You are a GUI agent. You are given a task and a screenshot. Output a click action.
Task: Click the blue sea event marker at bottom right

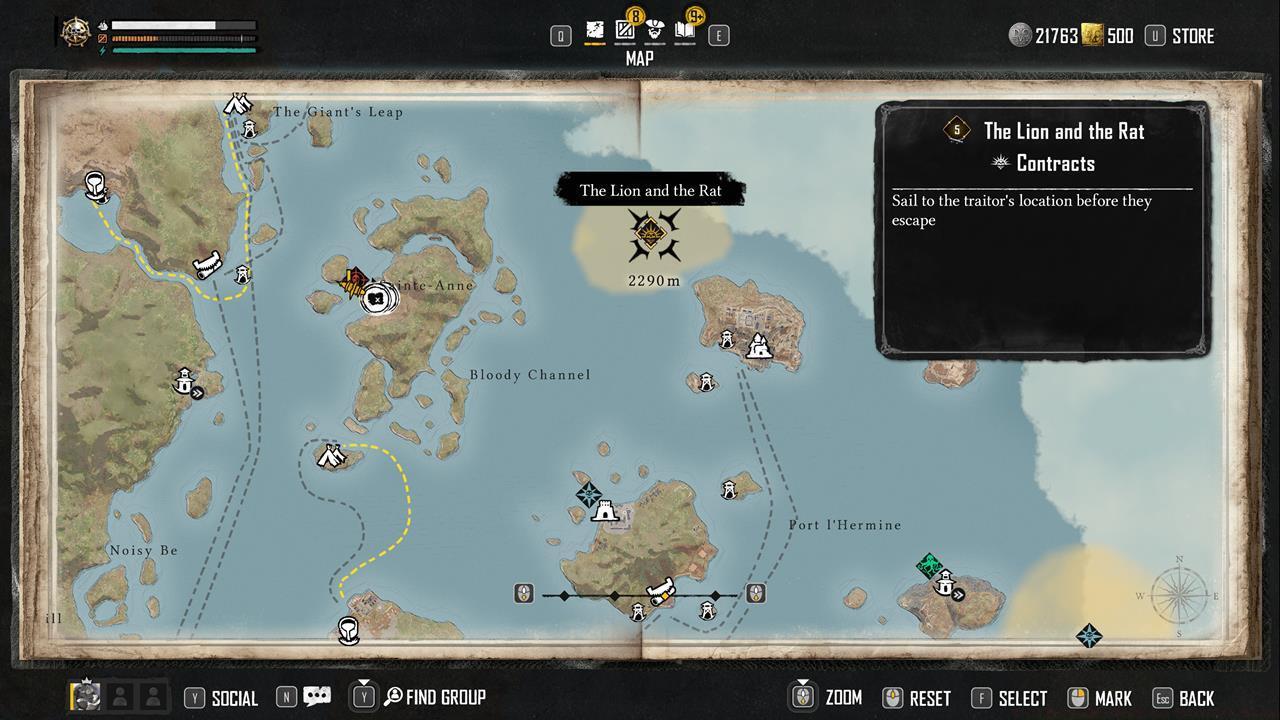click(1089, 636)
